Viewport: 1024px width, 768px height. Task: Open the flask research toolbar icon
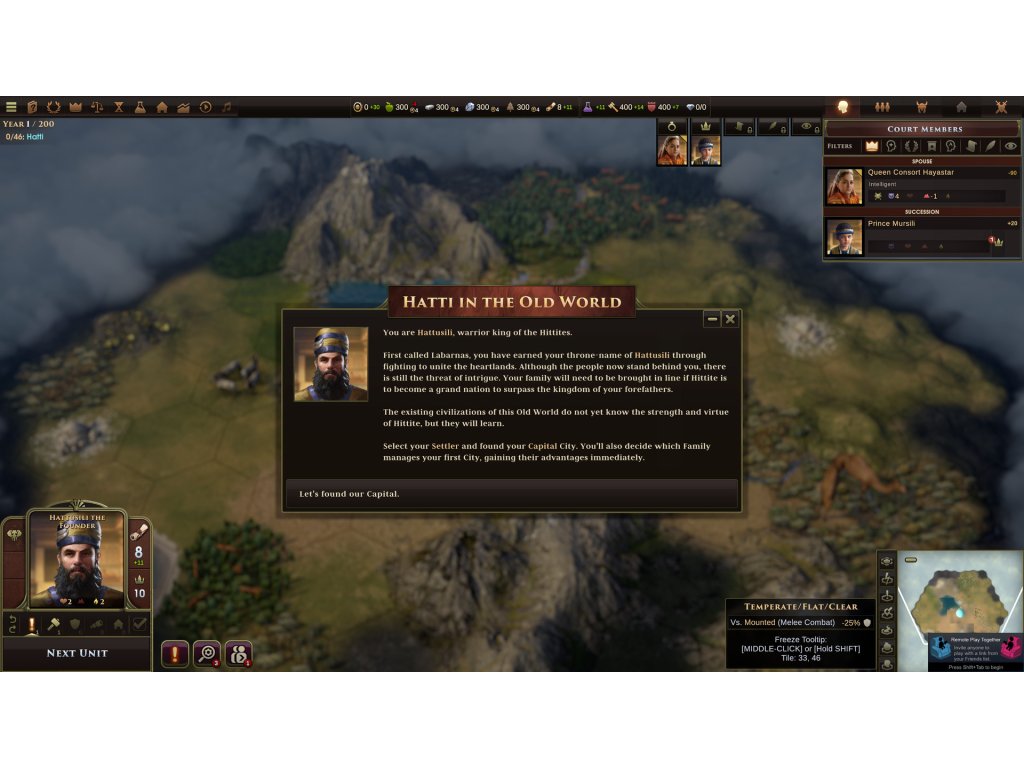pos(140,107)
